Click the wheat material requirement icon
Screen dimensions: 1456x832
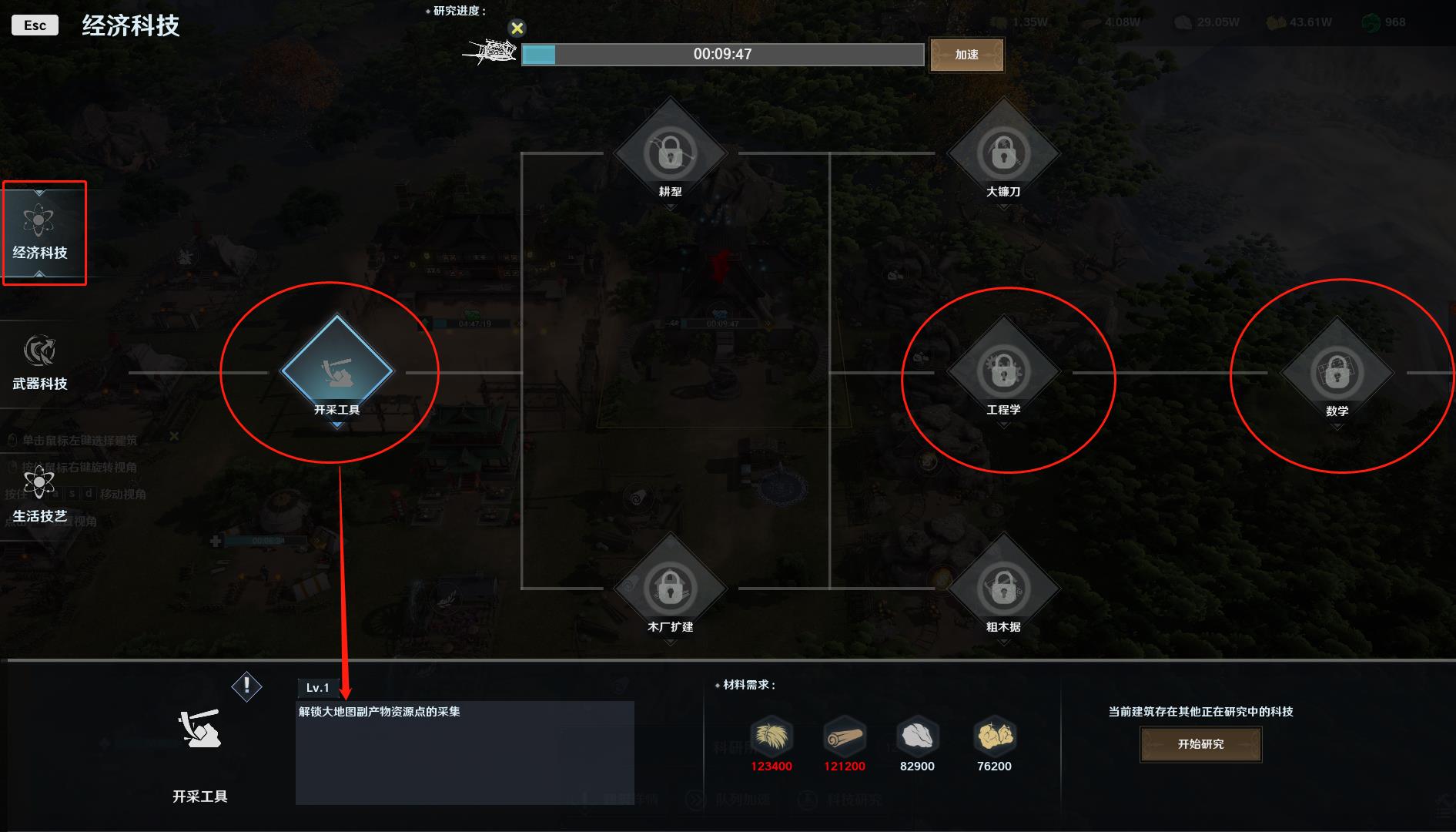771,736
